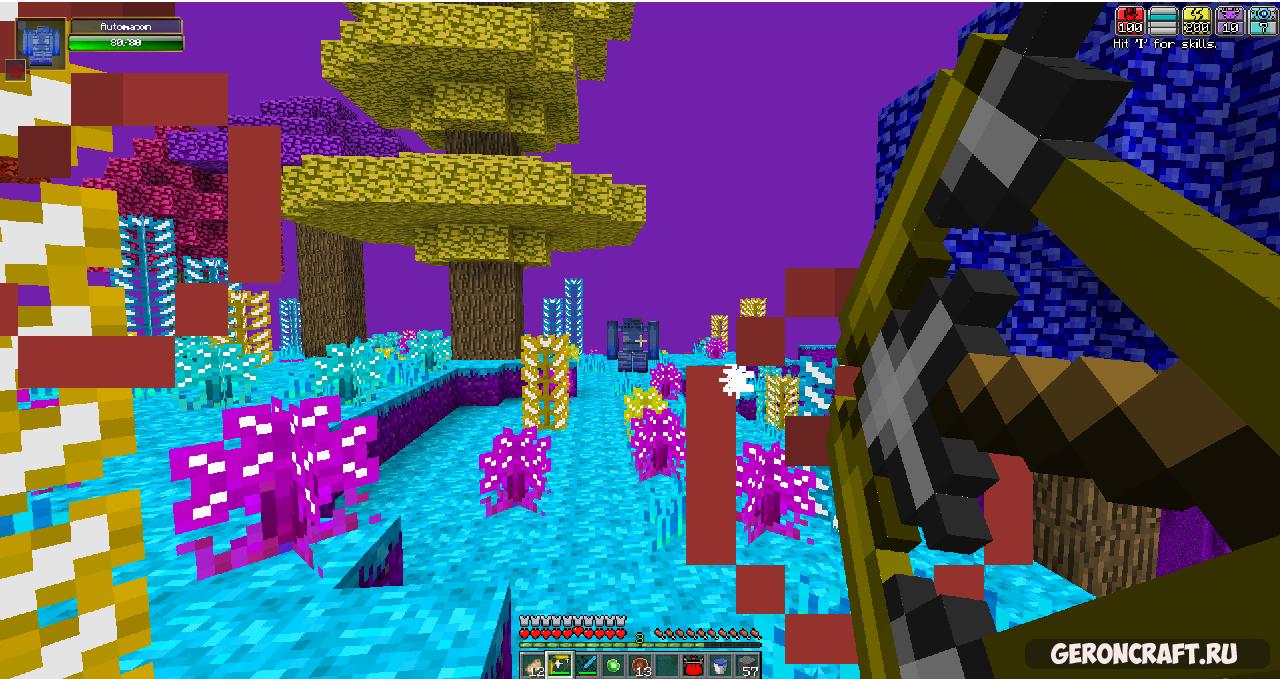The height and width of the screenshot is (679, 1280).
Task: Choose the blue sword hotbar slot
Action: (586, 665)
